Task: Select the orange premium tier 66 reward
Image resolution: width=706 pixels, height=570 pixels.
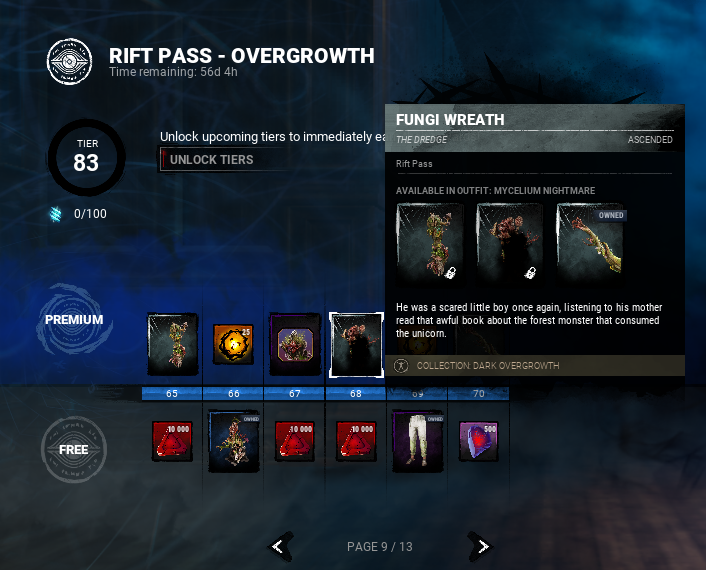Action: [234, 344]
